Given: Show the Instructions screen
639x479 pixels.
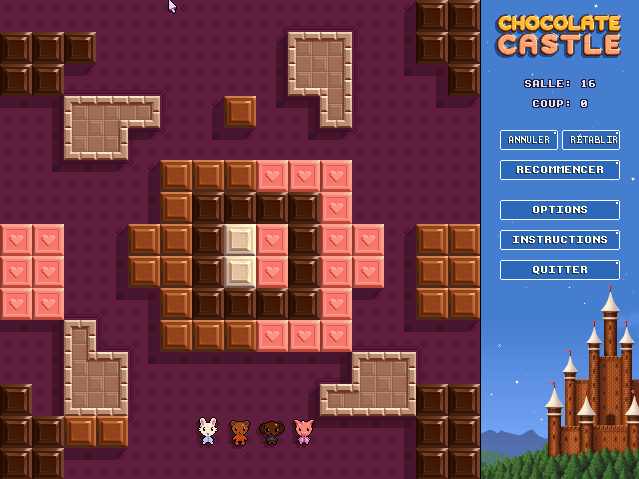Looking at the screenshot, I should 560,240.
